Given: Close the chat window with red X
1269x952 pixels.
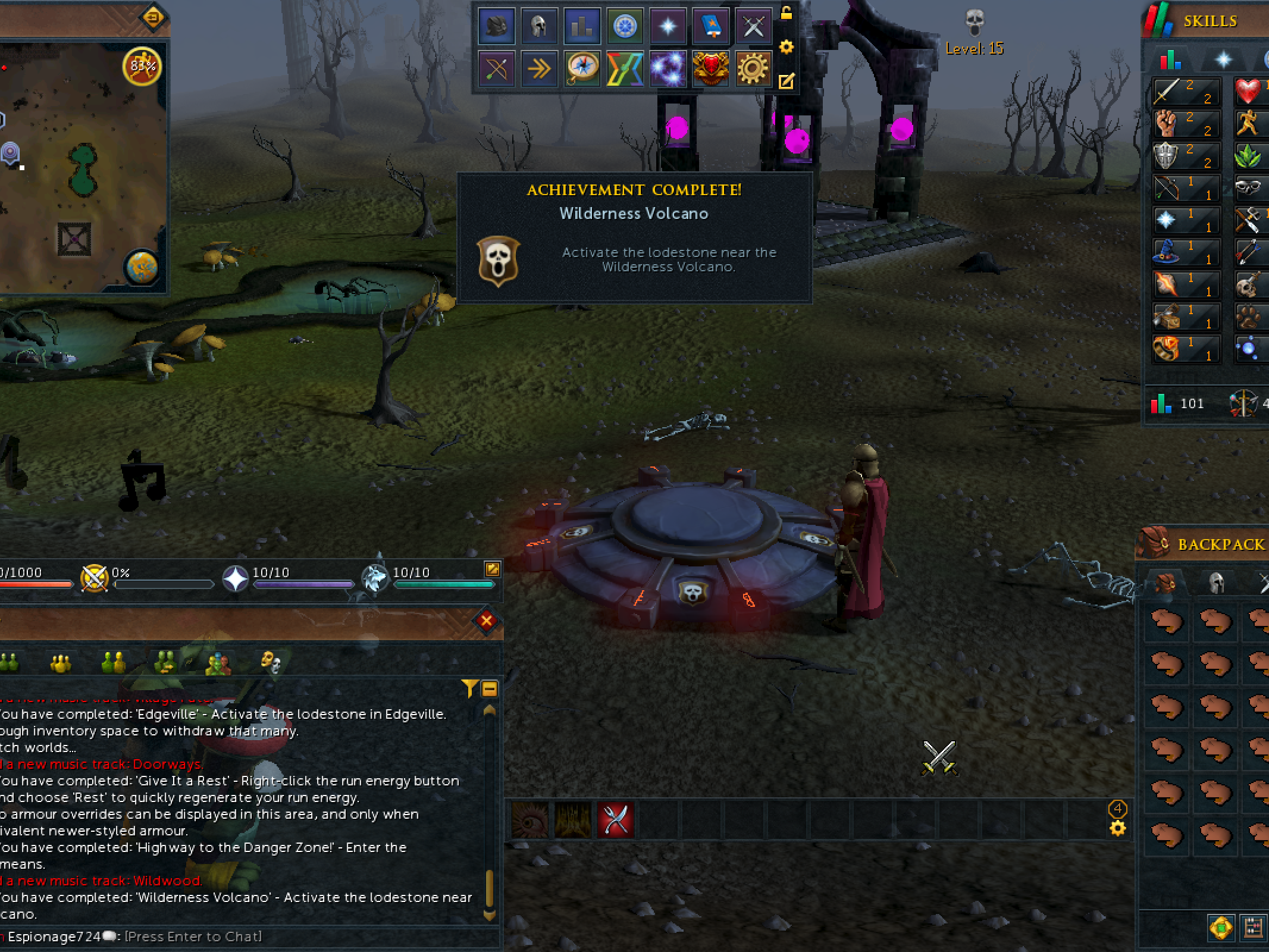Looking at the screenshot, I should tap(487, 621).
